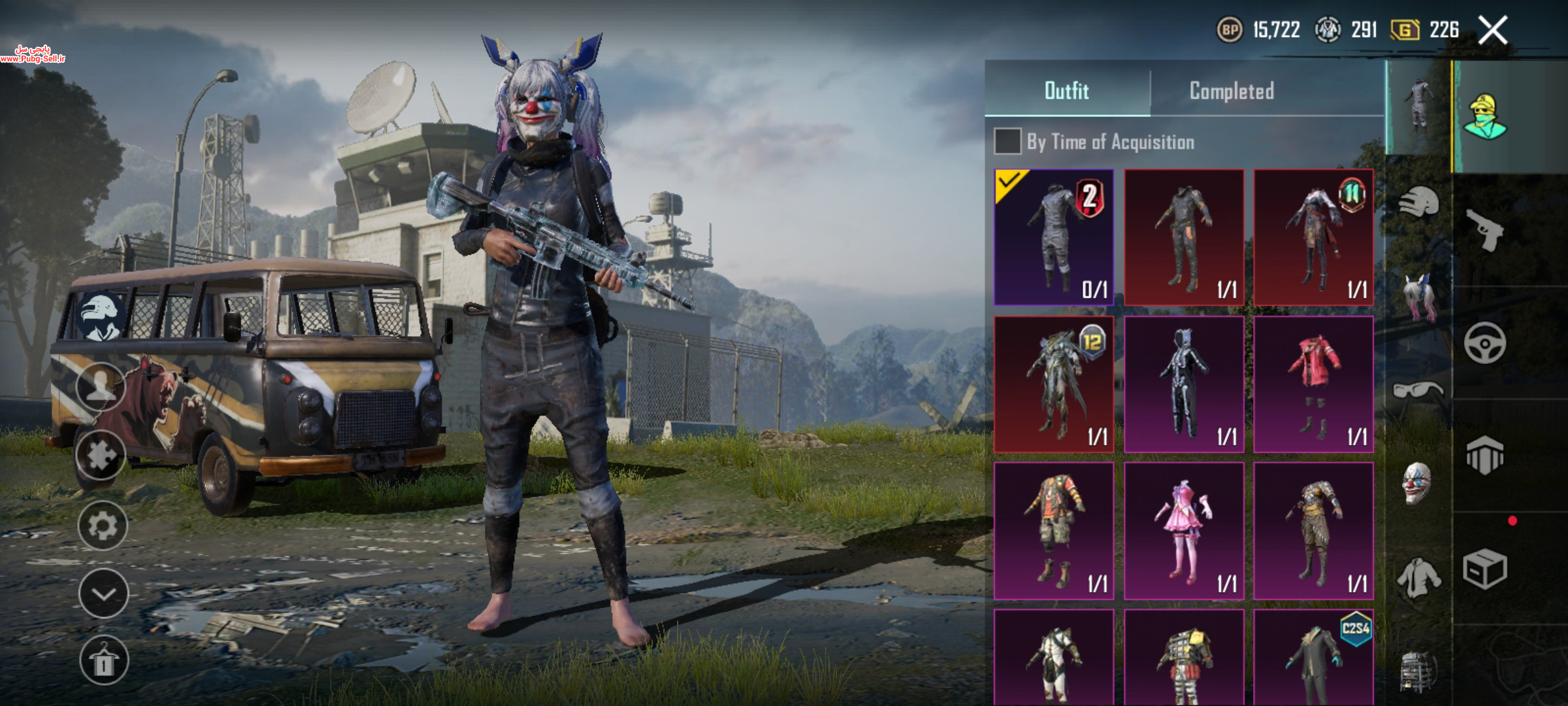Close the inventory screen
The width and height of the screenshot is (1568, 706).
pos(1493,30)
